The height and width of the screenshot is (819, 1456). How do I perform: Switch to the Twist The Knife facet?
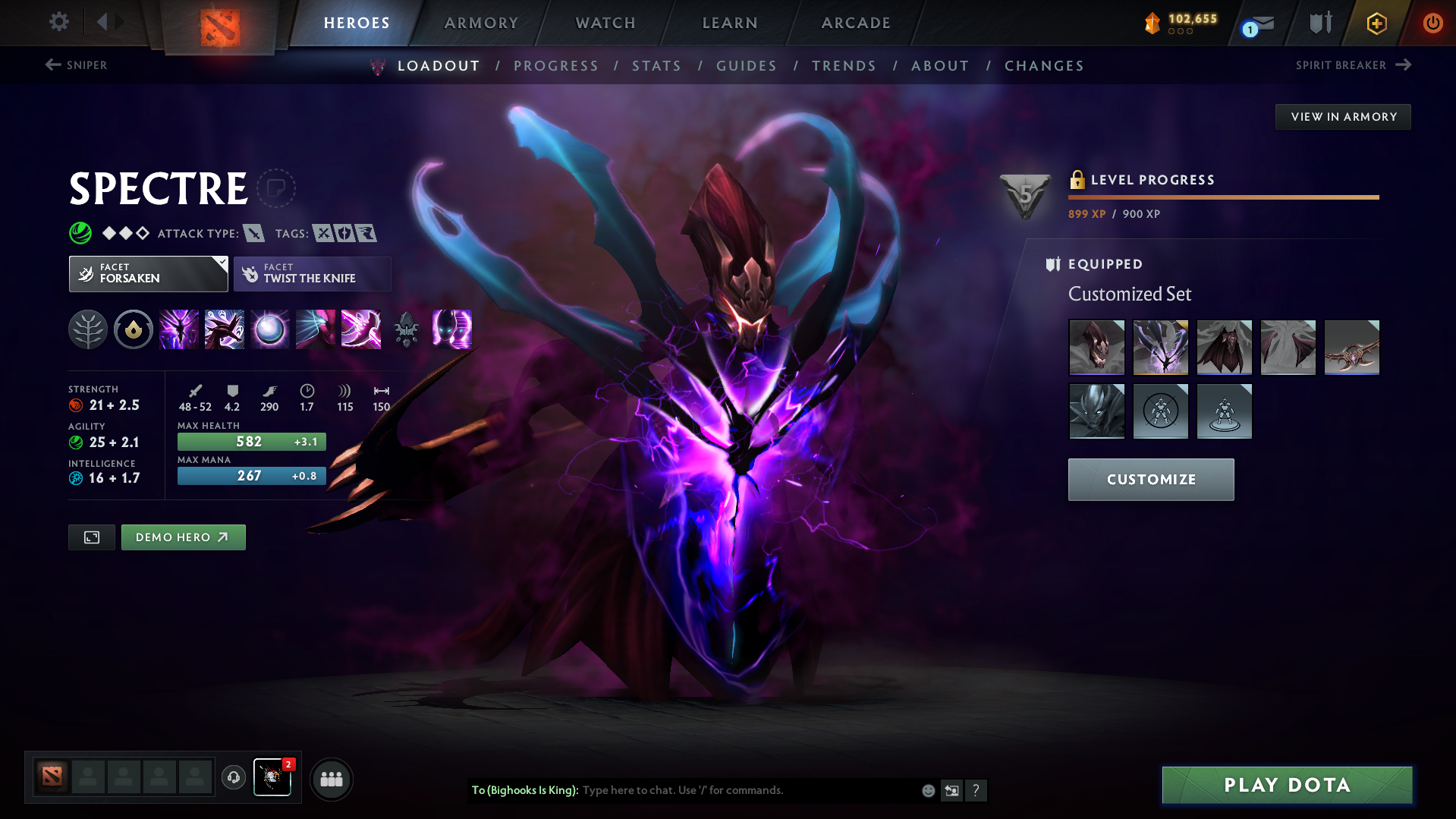click(x=311, y=273)
